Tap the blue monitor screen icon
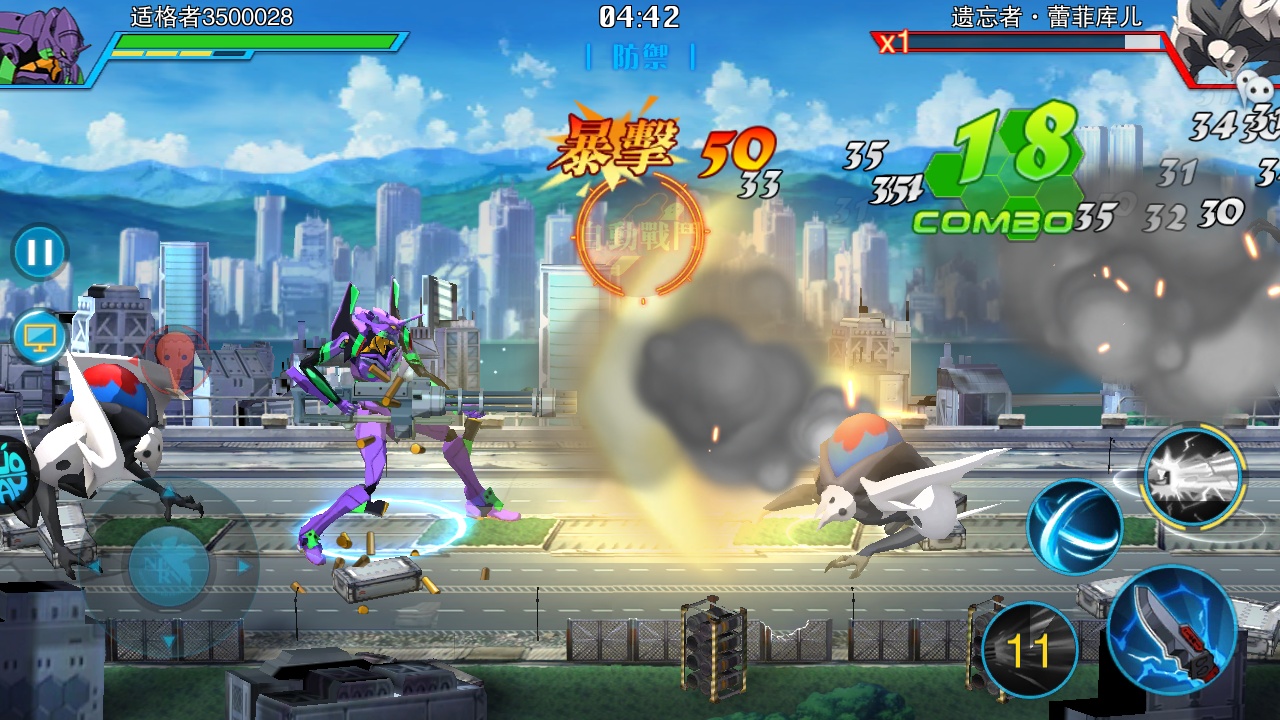This screenshot has width=1280, height=720. pos(40,337)
